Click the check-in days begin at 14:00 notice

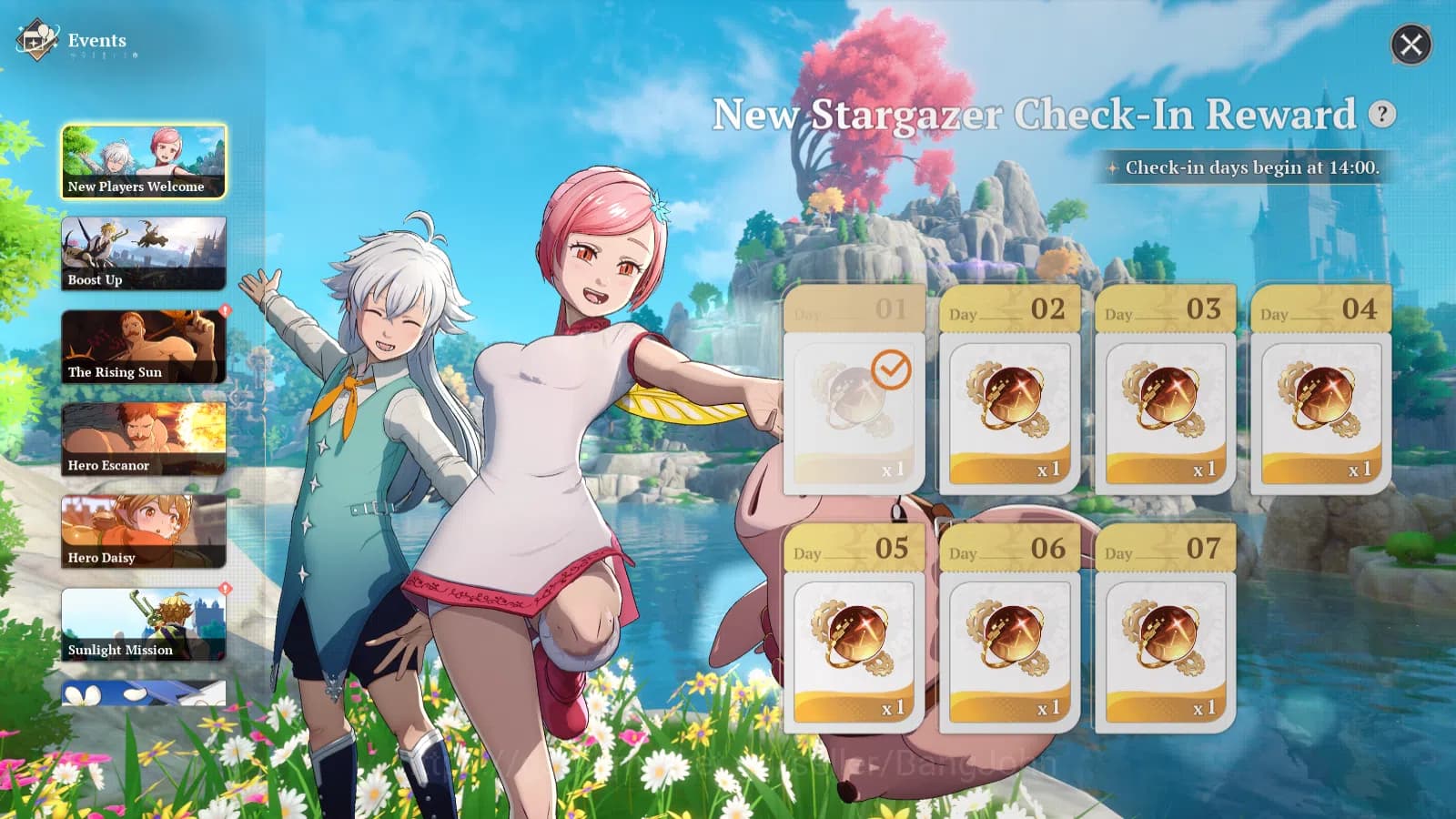point(1240,167)
